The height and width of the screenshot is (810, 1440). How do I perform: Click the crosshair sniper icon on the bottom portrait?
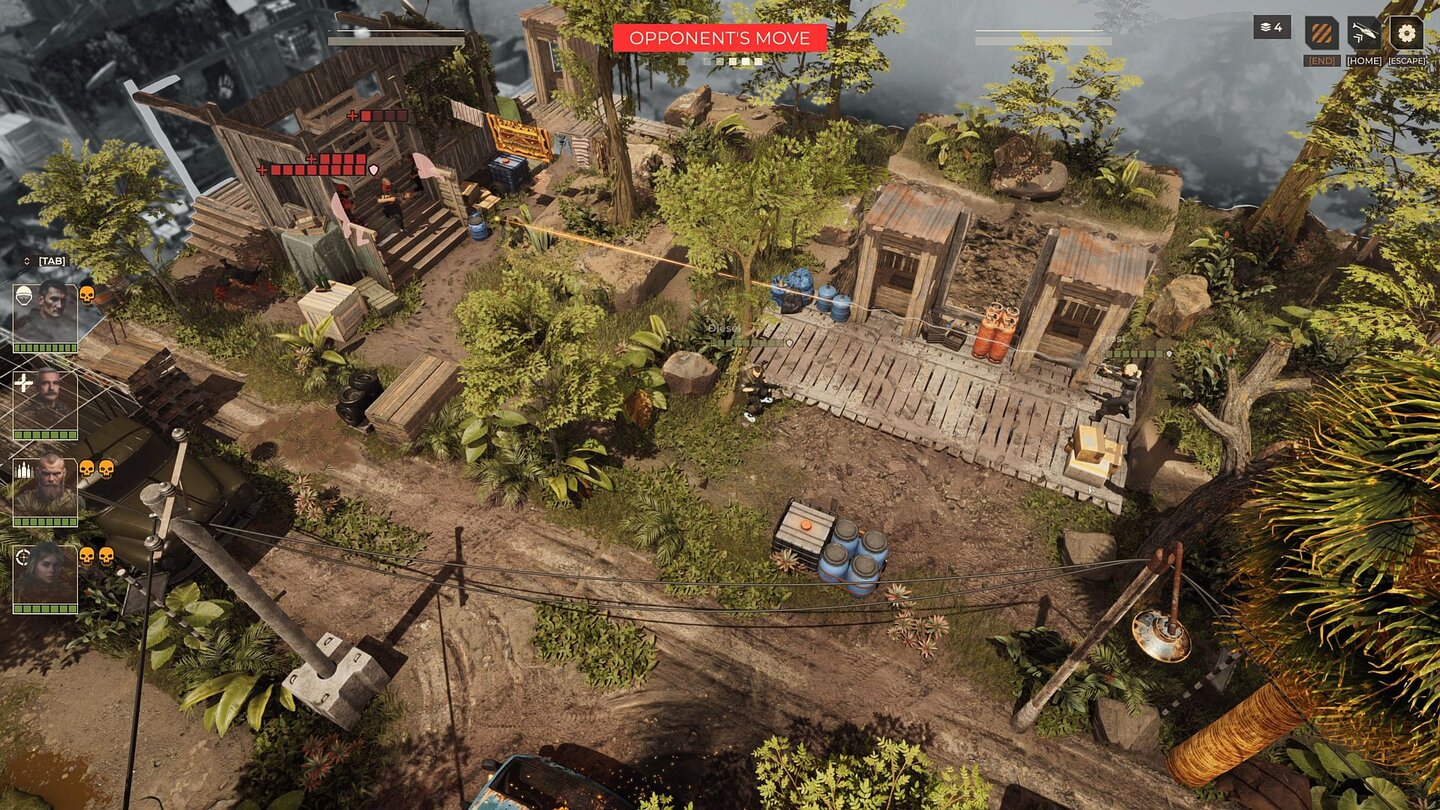[x=22, y=556]
